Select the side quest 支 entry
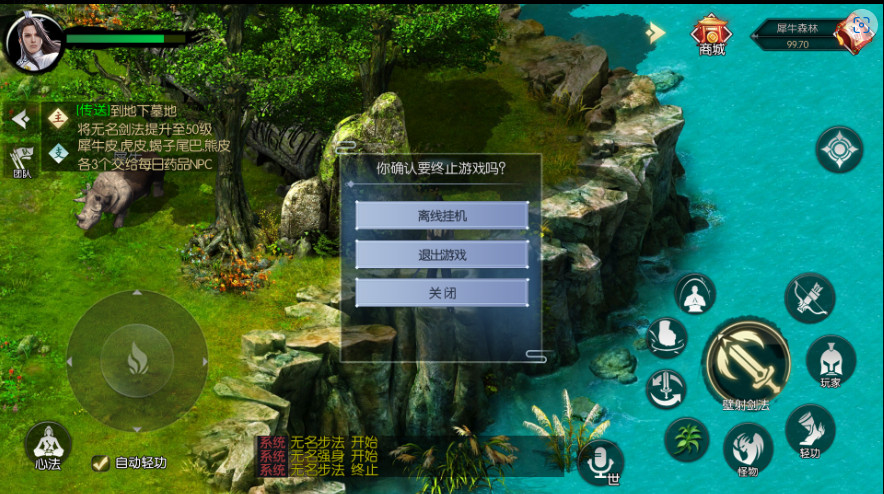 58,153
